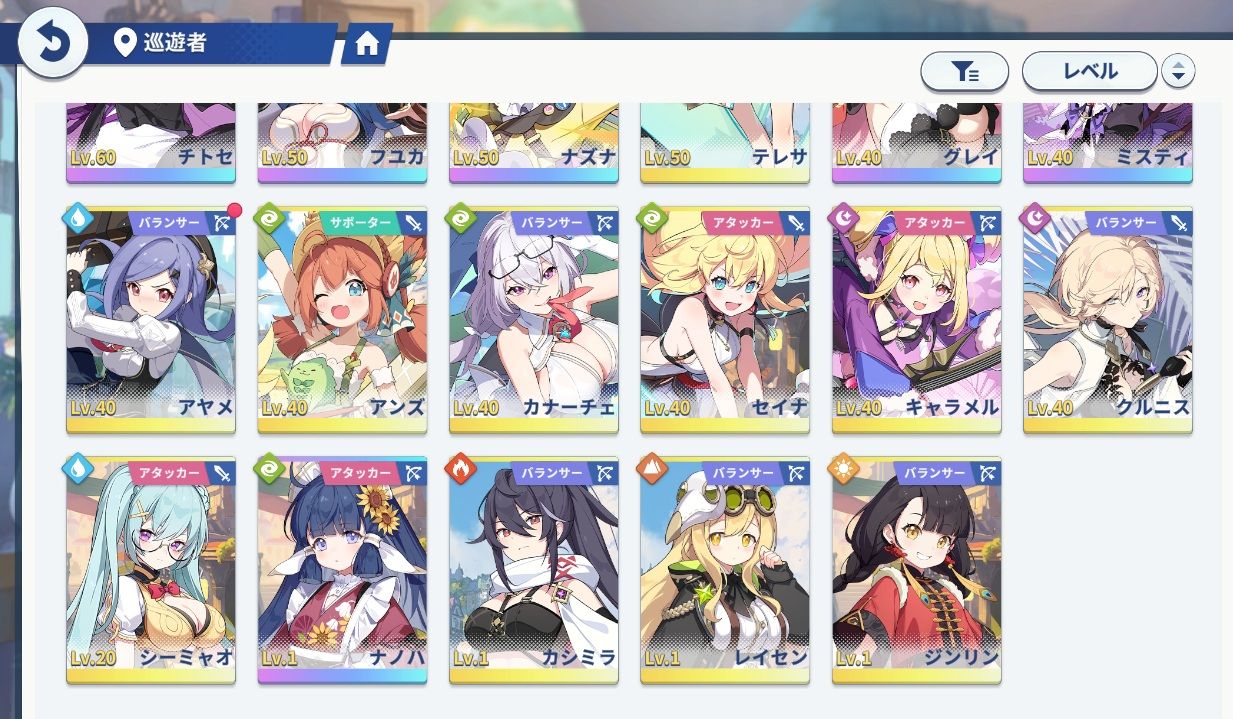Viewport: 1233px width, 719px height.
Task: Toggle the sort order arrows button
Action: (1178, 71)
